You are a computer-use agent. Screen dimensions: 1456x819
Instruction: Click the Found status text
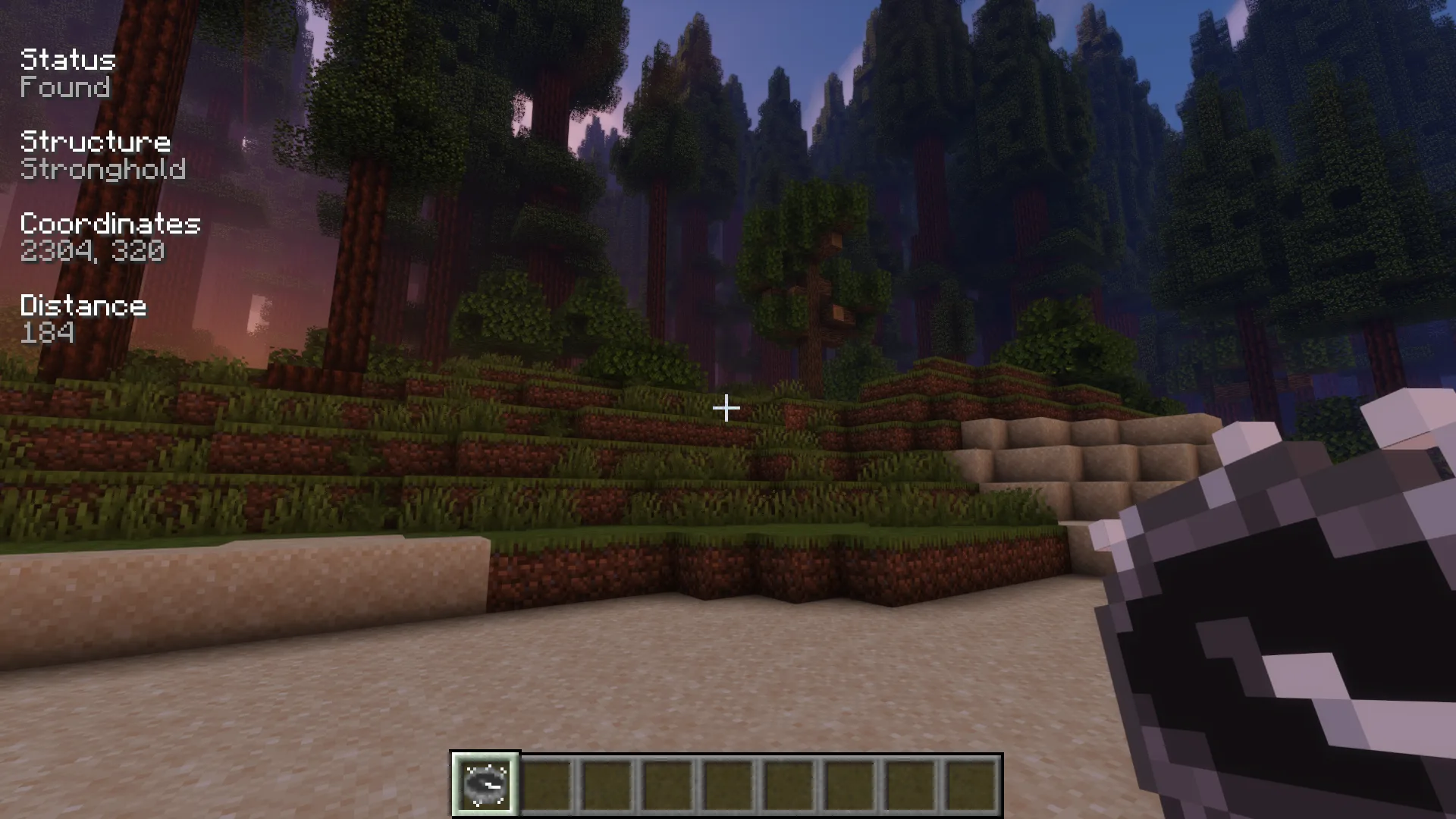64,88
